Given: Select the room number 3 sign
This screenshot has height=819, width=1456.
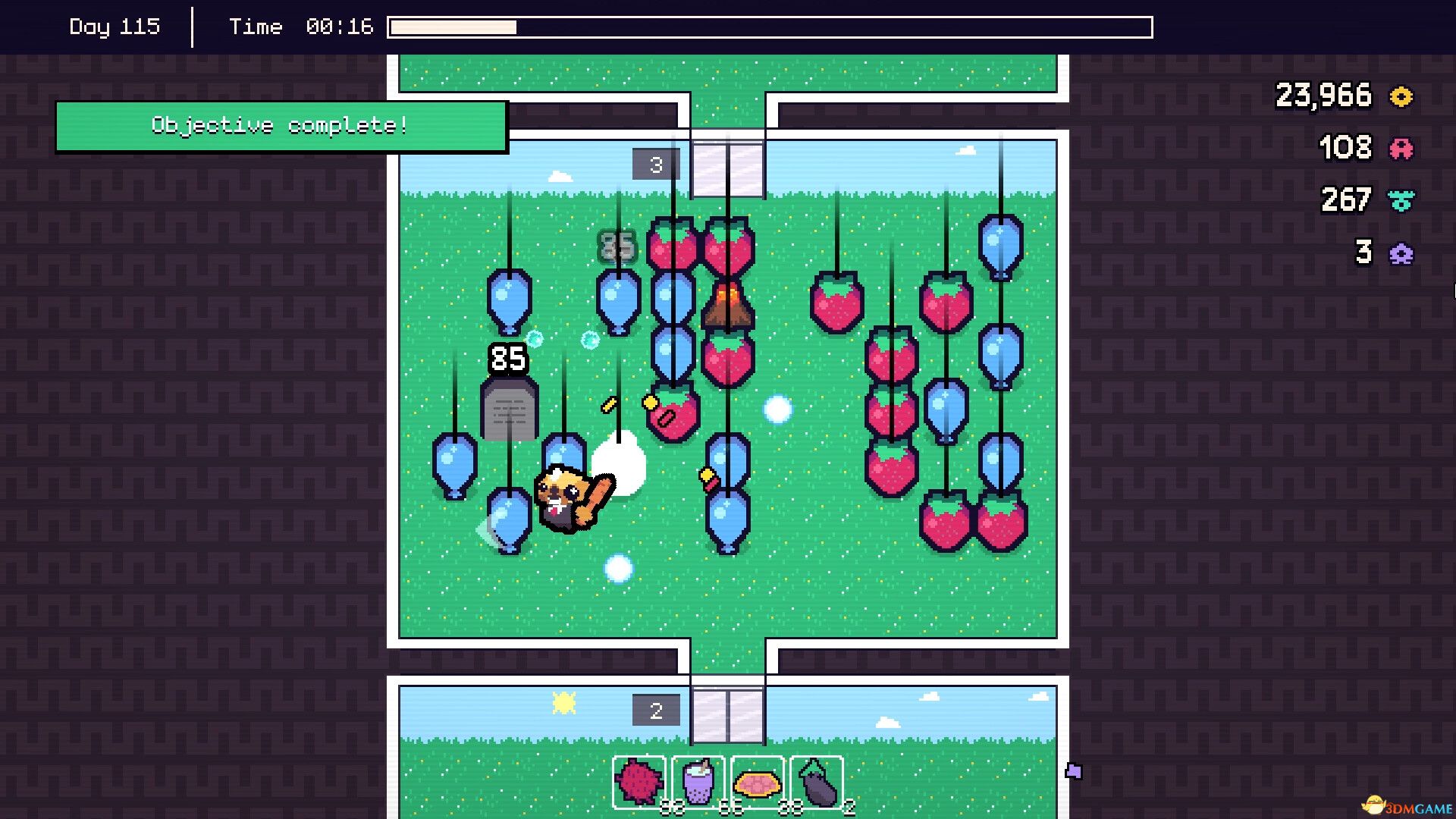Looking at the screenshot, I should (x=654, y=164).
